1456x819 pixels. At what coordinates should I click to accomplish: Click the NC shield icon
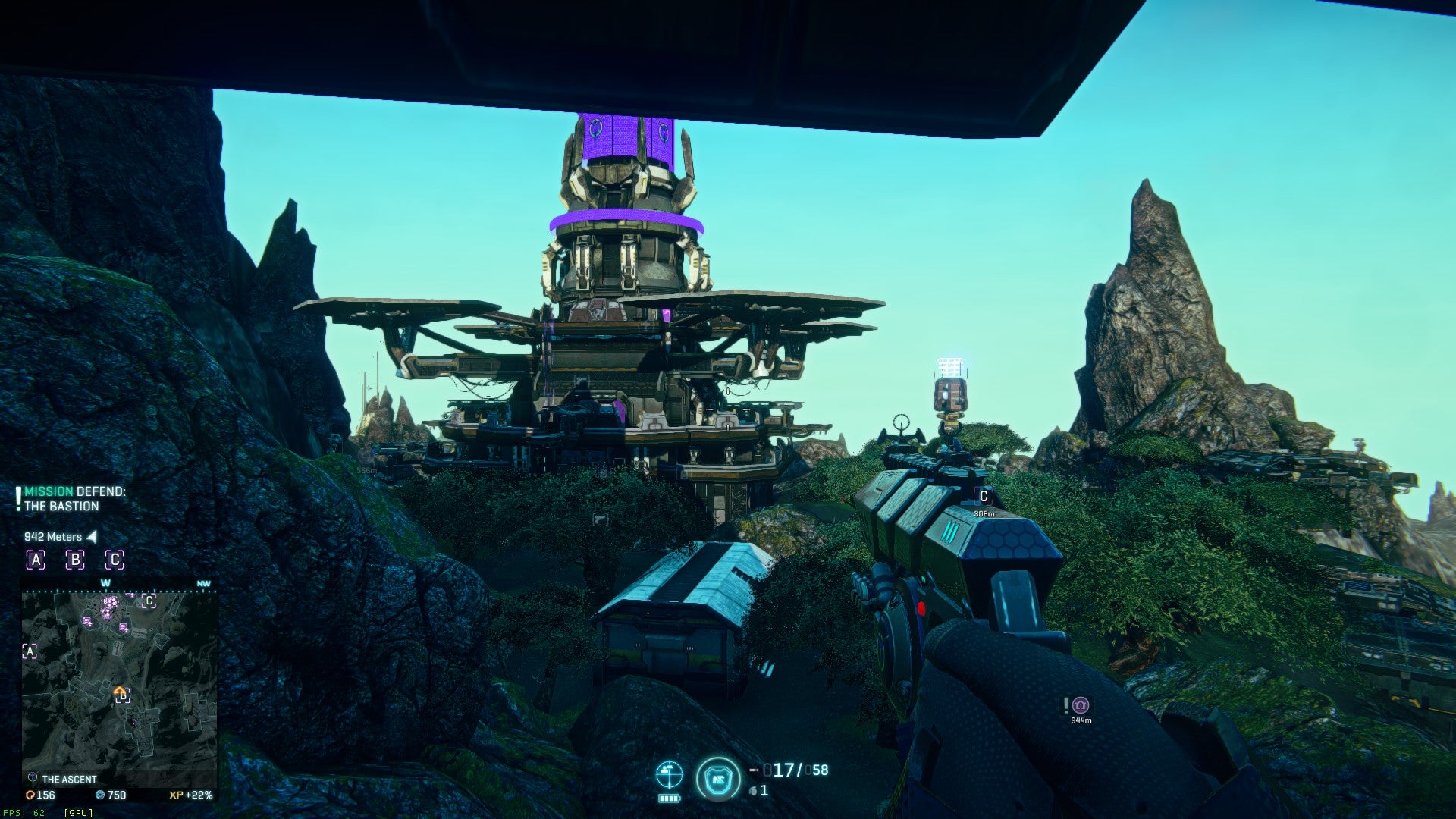(717, 779)
